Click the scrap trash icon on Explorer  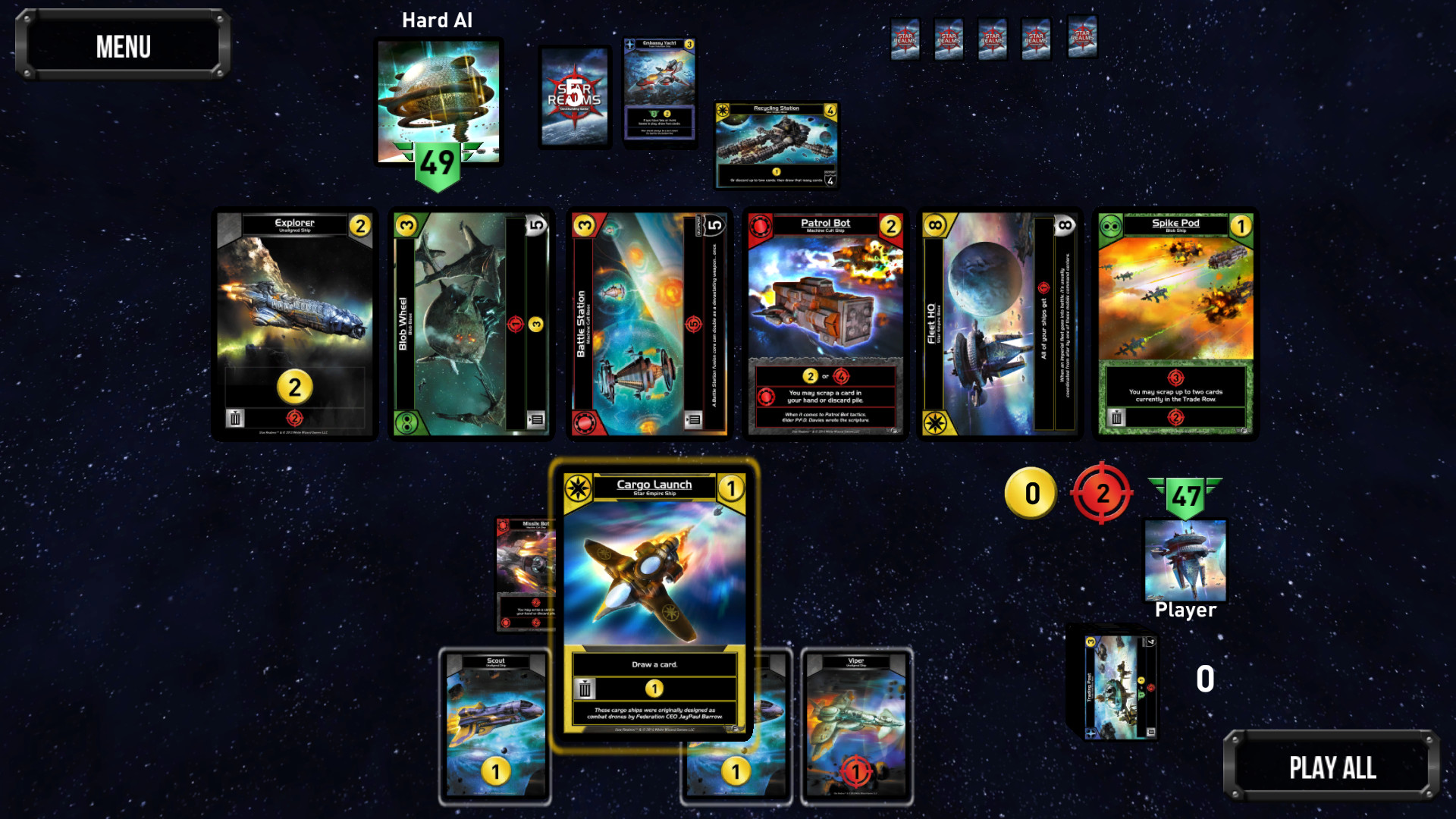(235, 416)
